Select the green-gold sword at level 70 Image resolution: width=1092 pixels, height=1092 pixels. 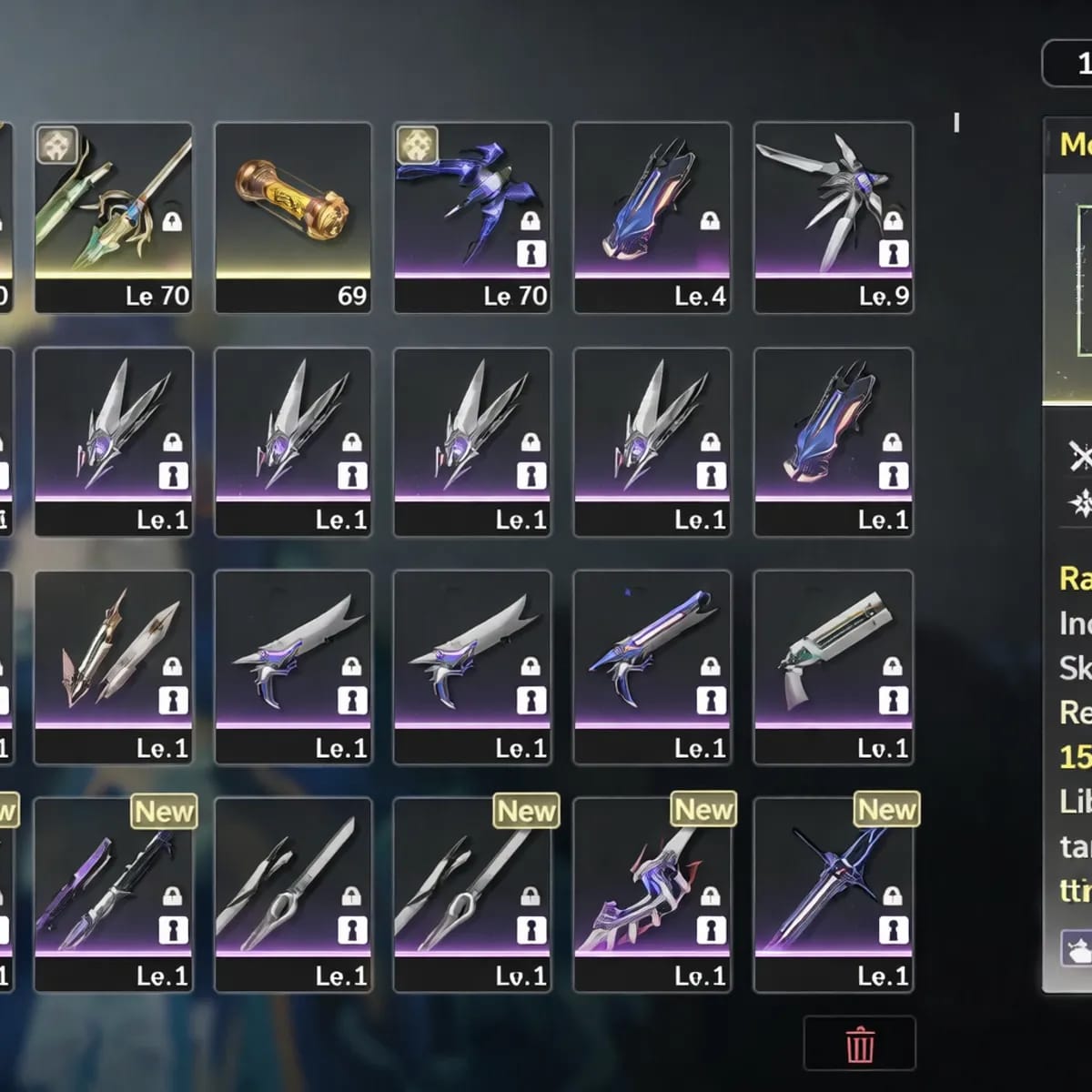(x=113, y=217)
